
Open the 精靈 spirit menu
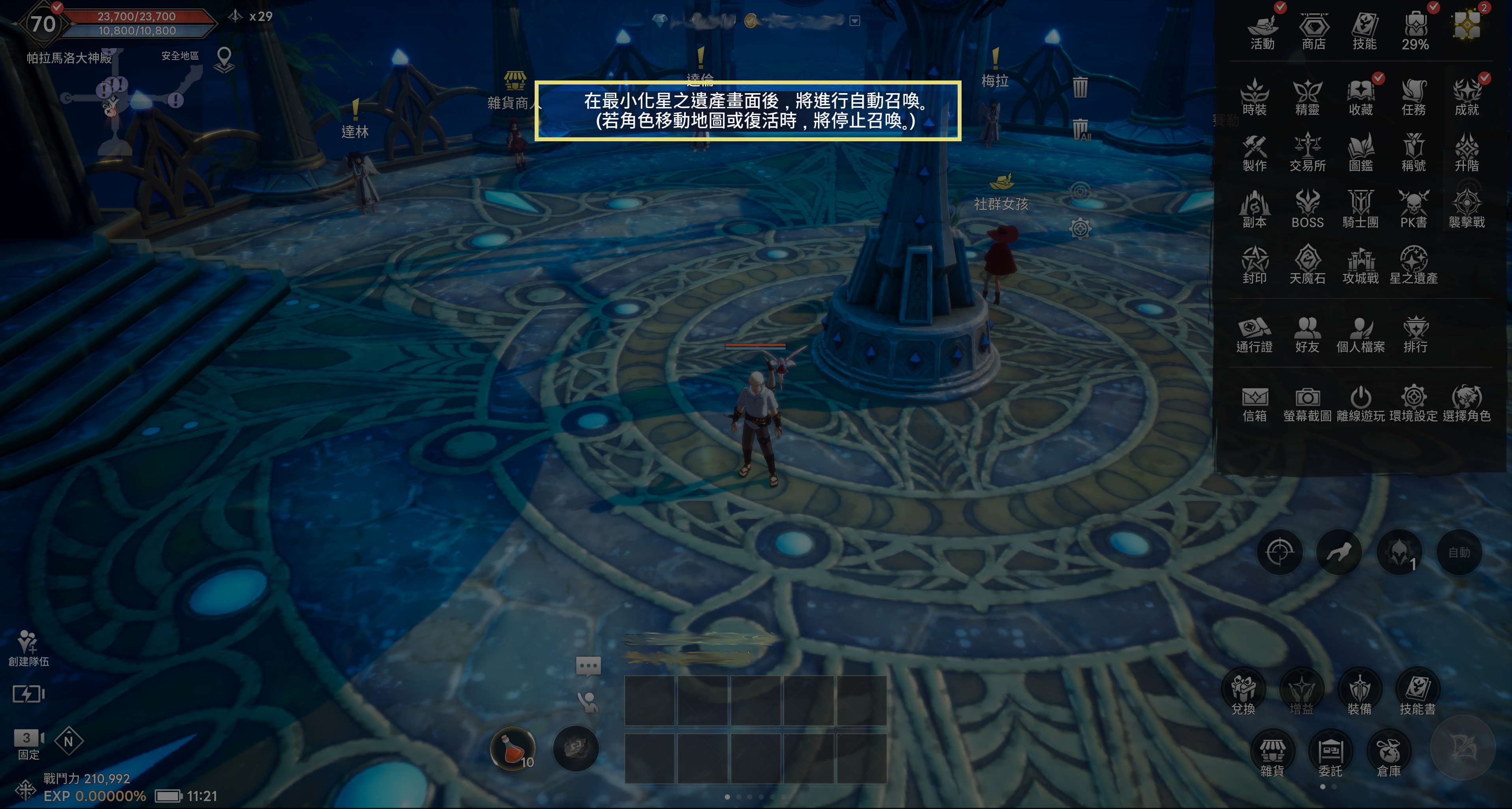[x=1307, y=97]
